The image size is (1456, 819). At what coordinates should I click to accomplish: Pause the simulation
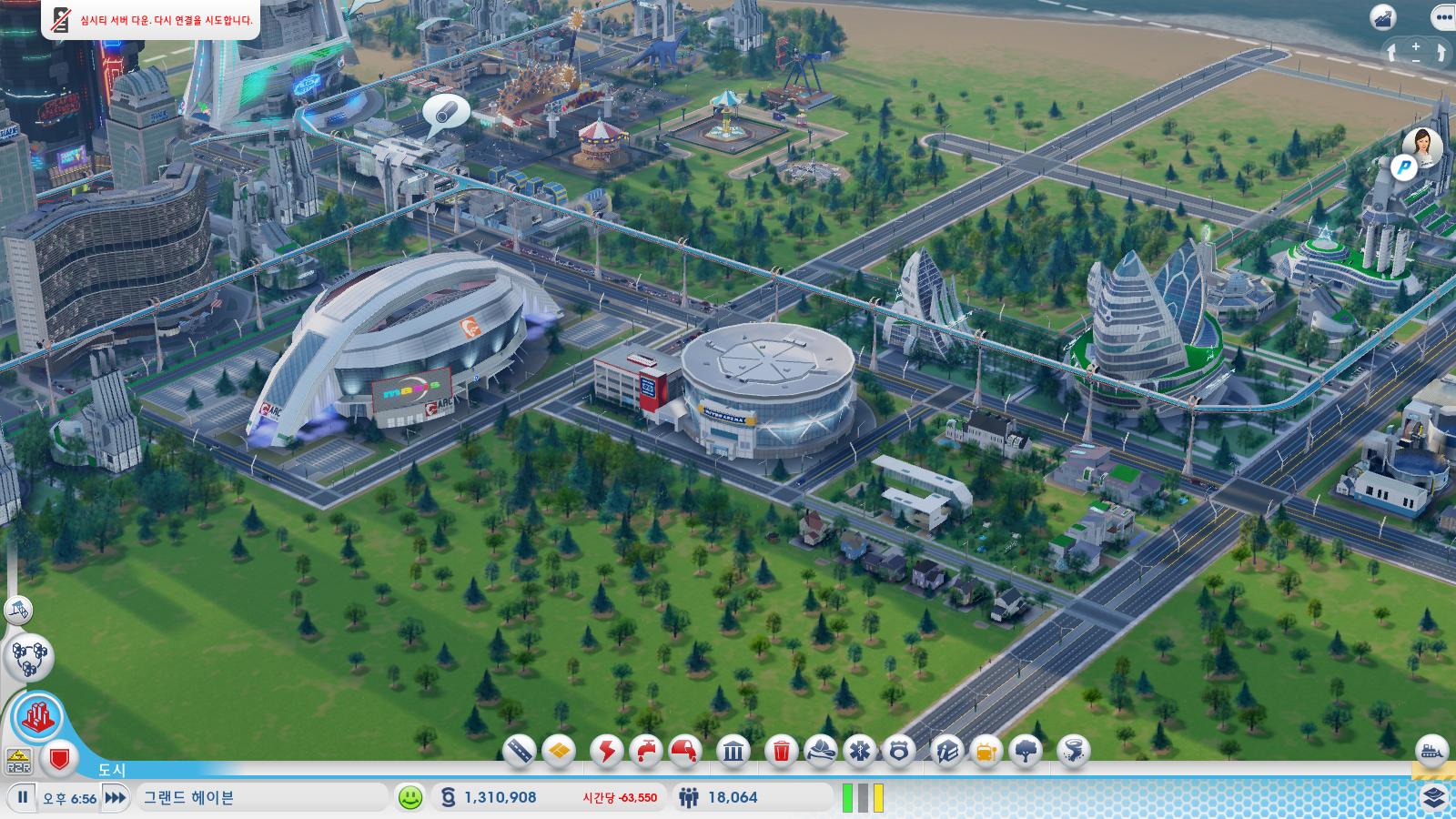pyautogui.click(x=23, y=797)
